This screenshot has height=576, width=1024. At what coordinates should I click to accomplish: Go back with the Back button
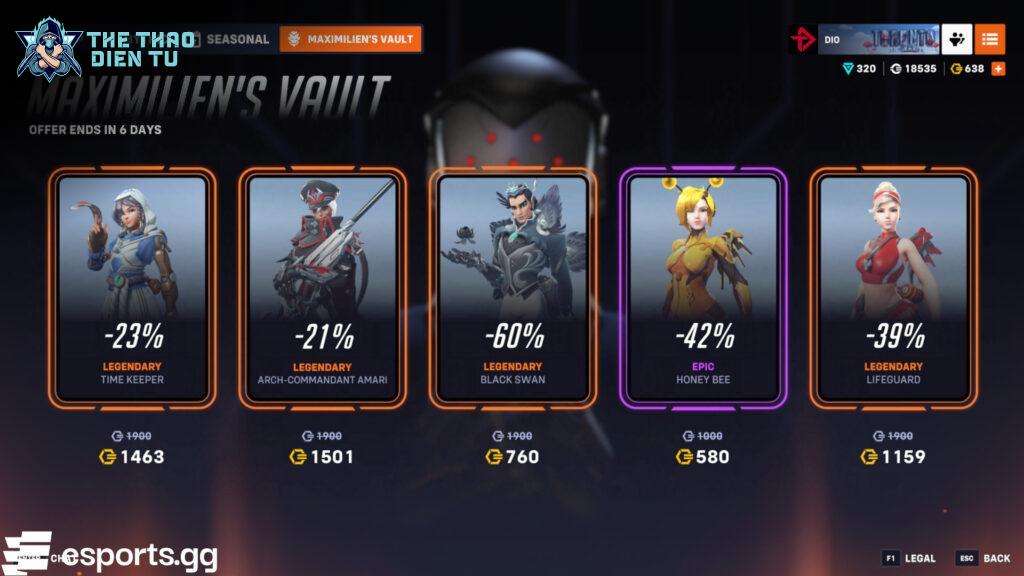tap(984, 558)
